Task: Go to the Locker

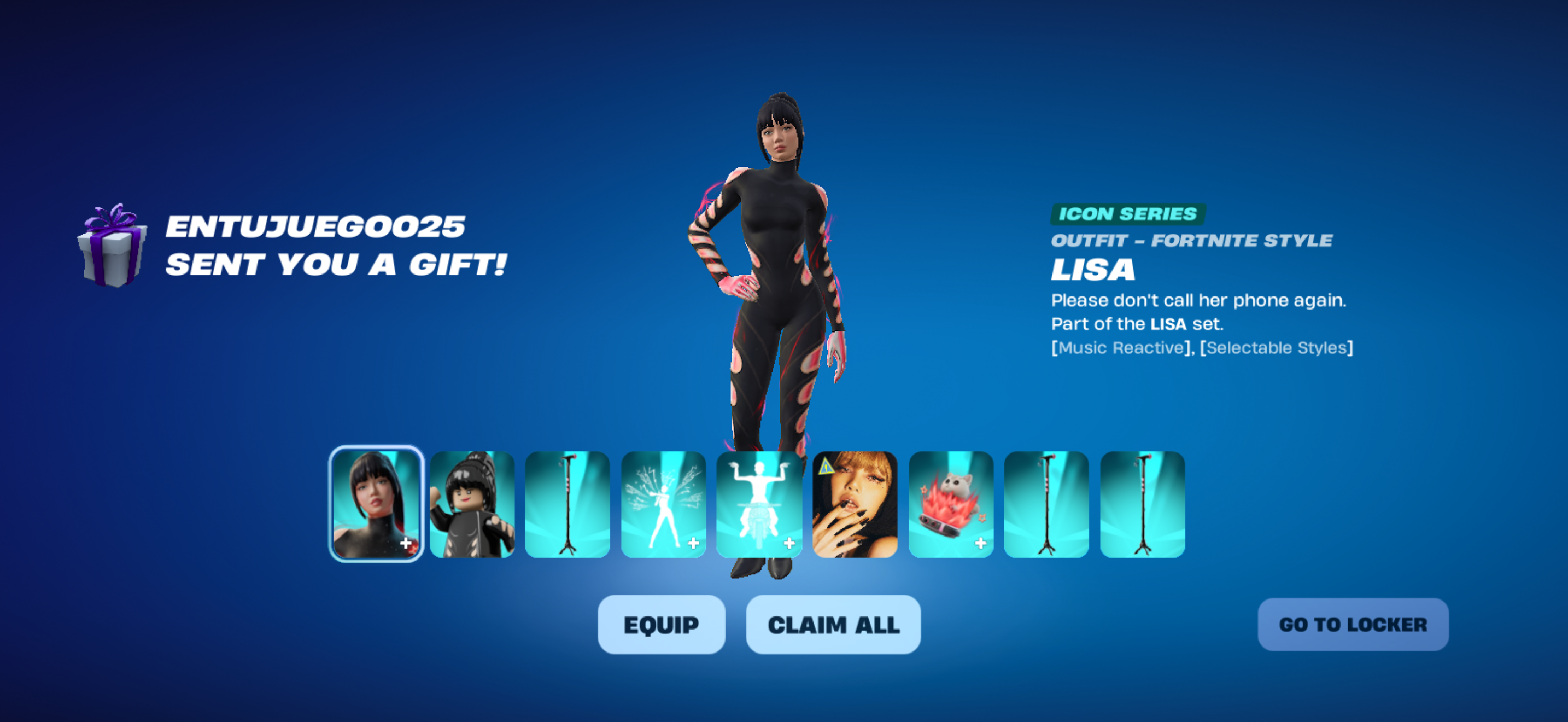Action: (1353, 625)
